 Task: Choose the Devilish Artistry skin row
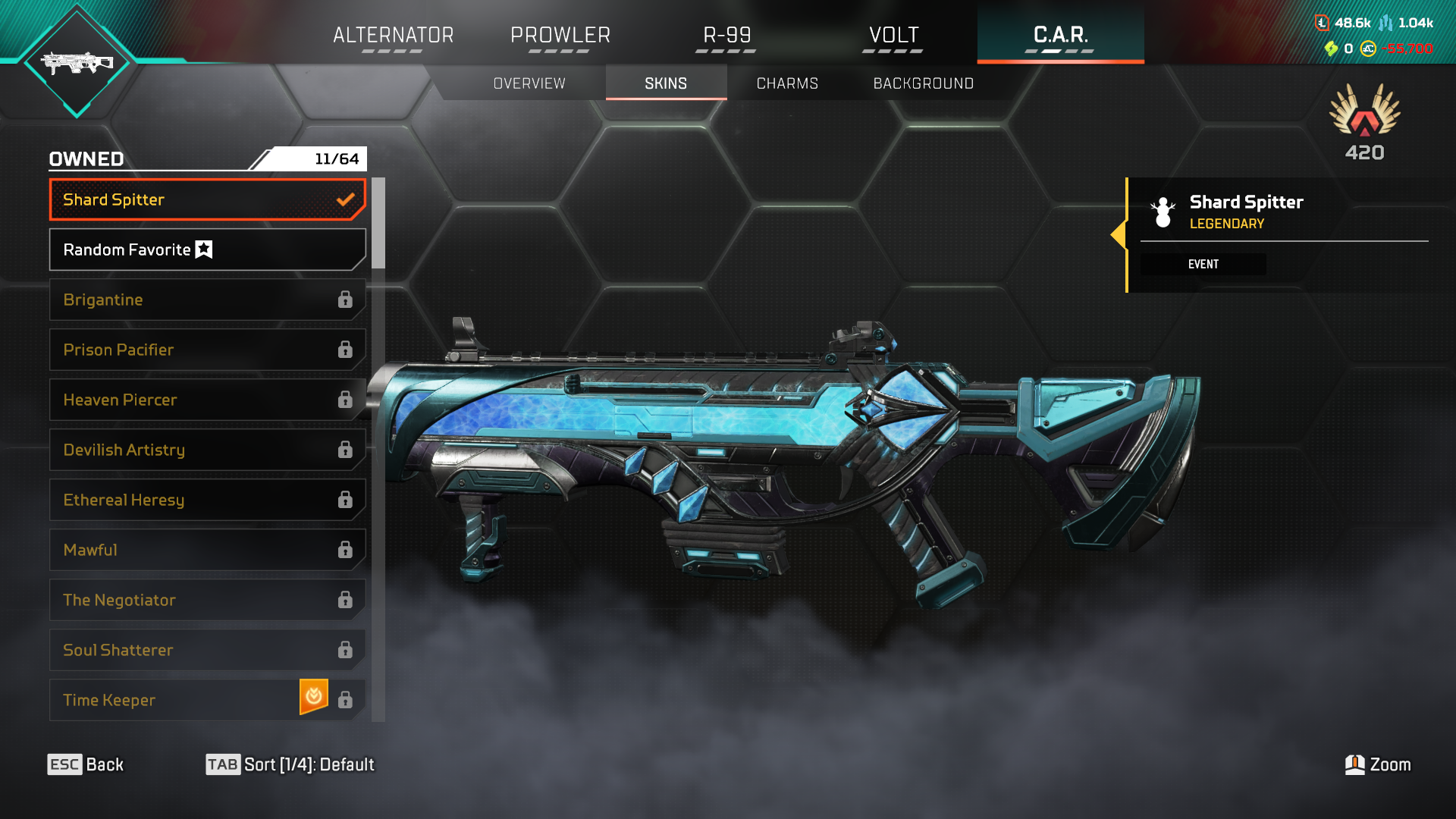[x=207, y=450]
